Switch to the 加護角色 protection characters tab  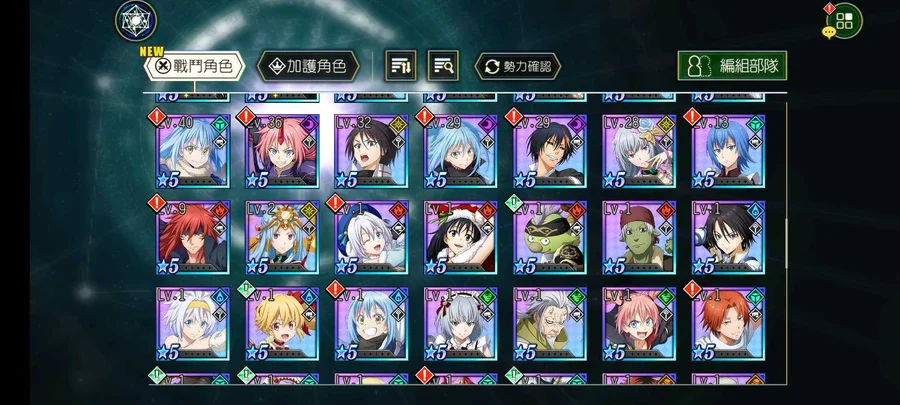pos(308,66)
